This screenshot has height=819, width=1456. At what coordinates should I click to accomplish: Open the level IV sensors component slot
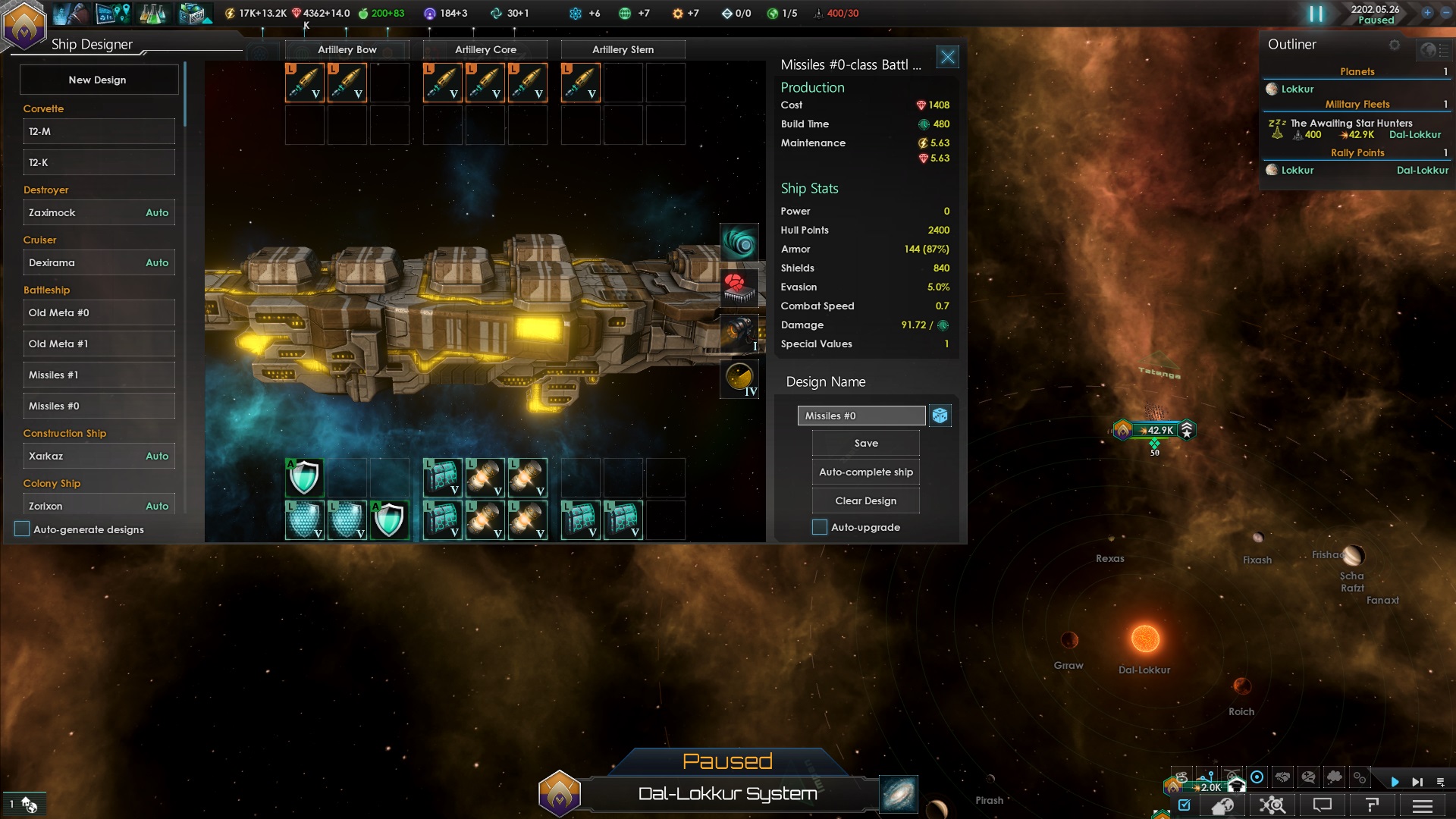point(741,379)
